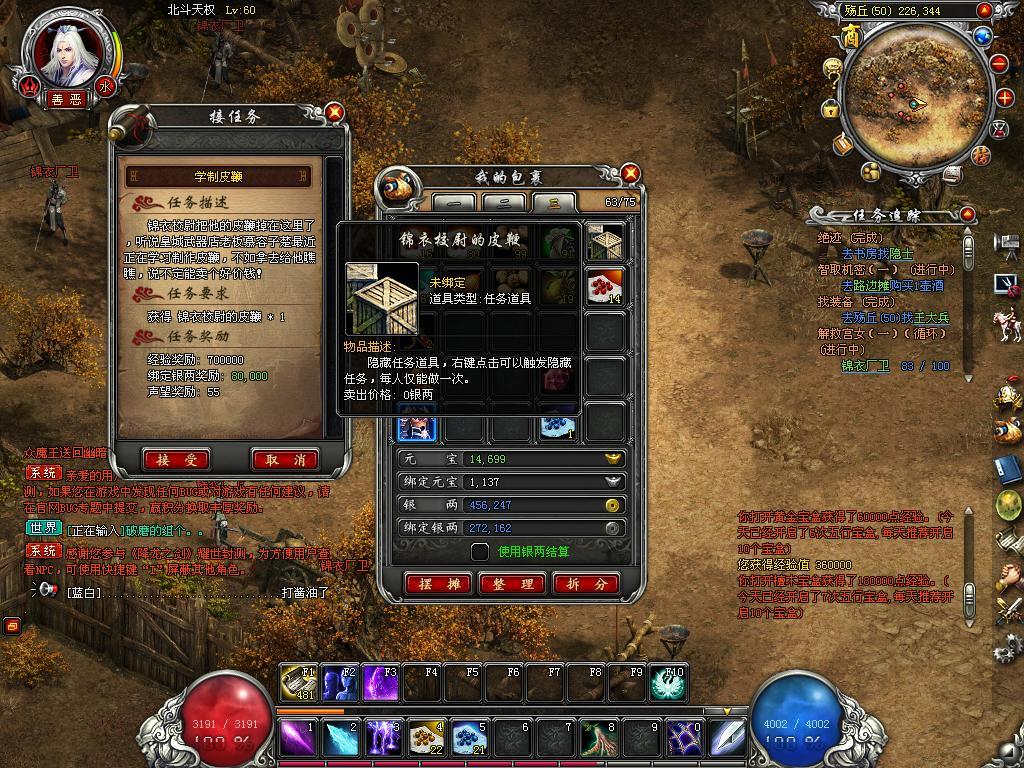Click the 拆分 split button
Screen dimensions: 1024x768
point(586,584)
